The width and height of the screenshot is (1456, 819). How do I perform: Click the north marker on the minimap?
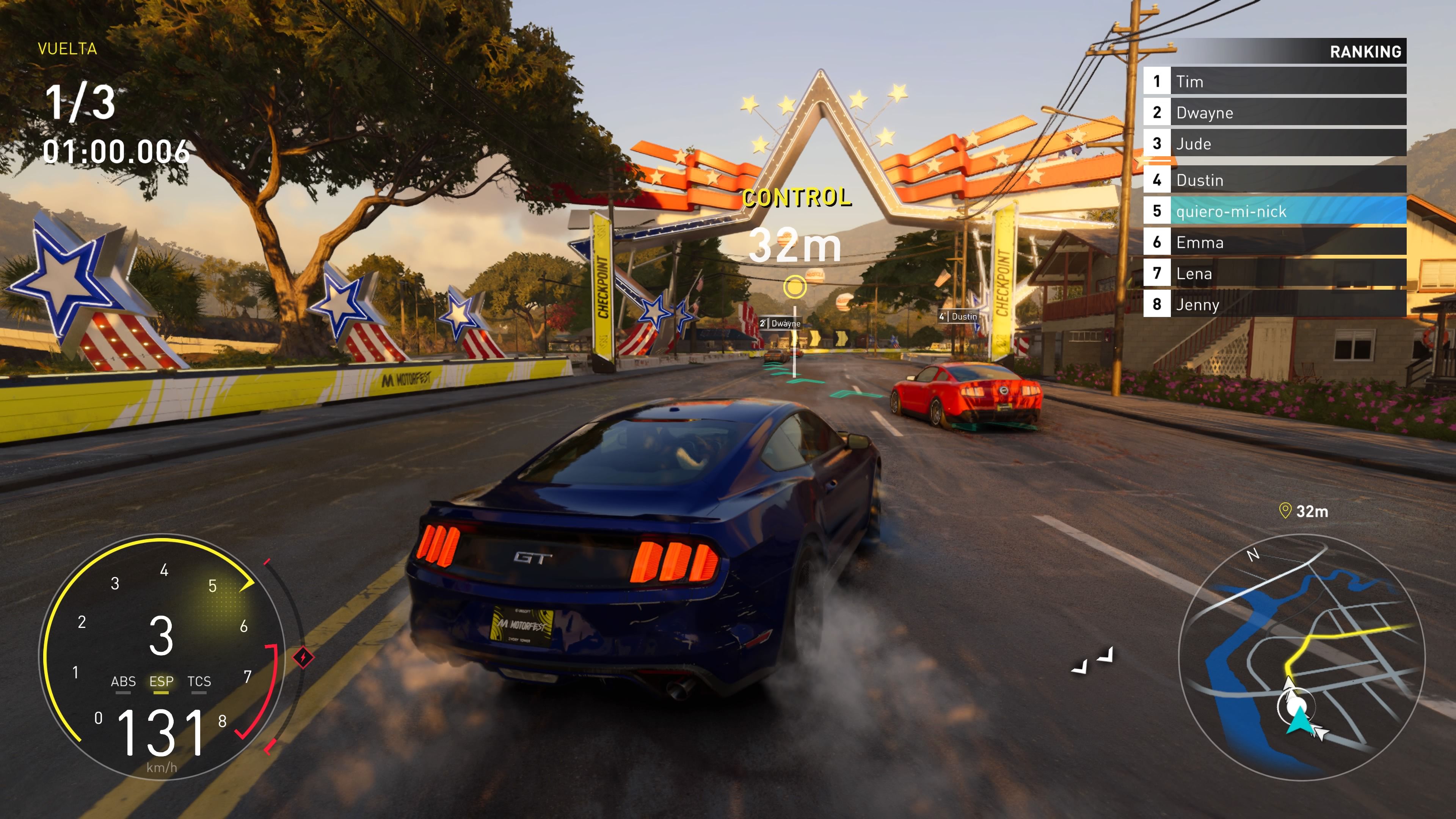click(1253, 555)
